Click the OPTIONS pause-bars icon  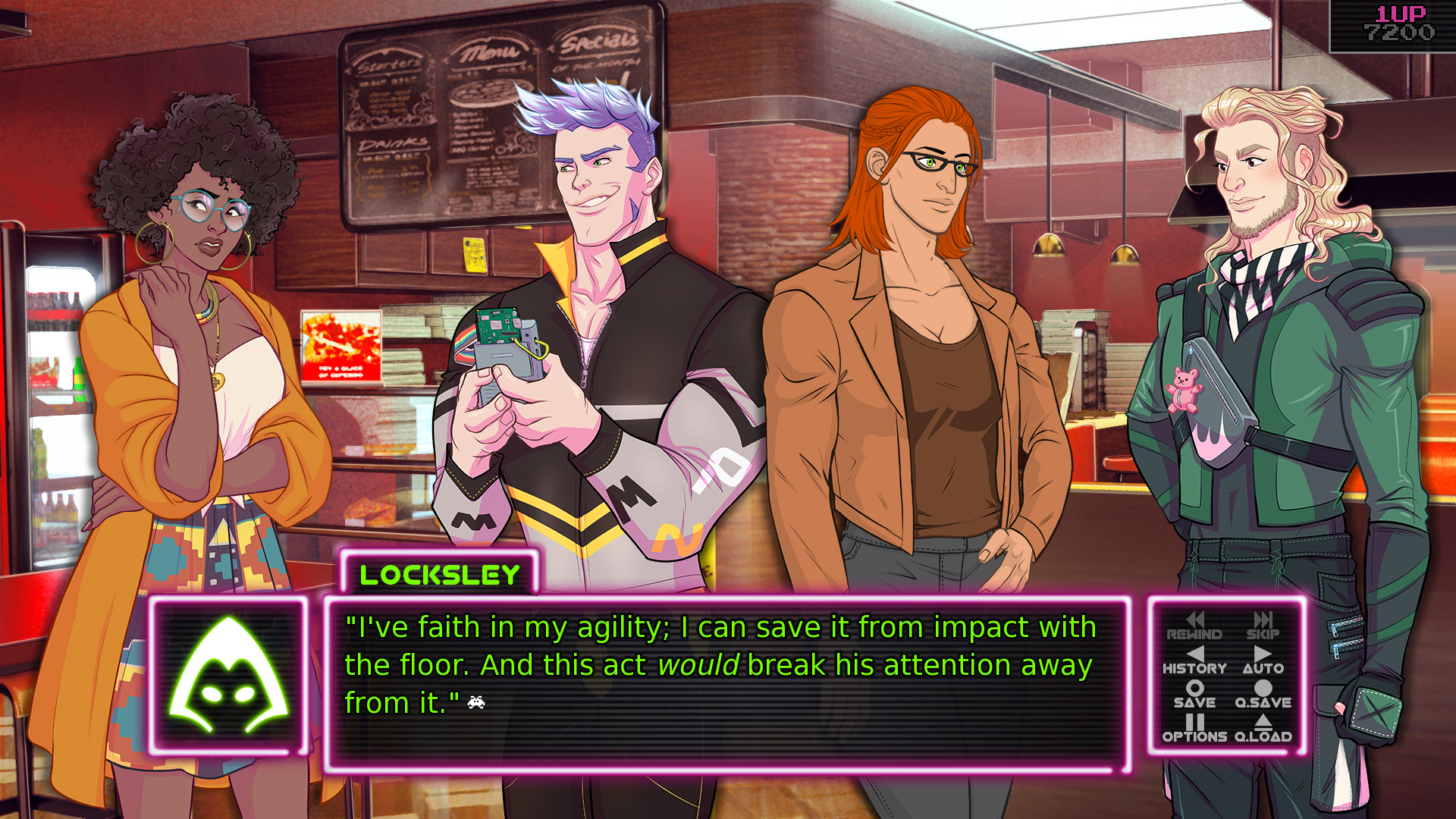[x=1196, y=721]
